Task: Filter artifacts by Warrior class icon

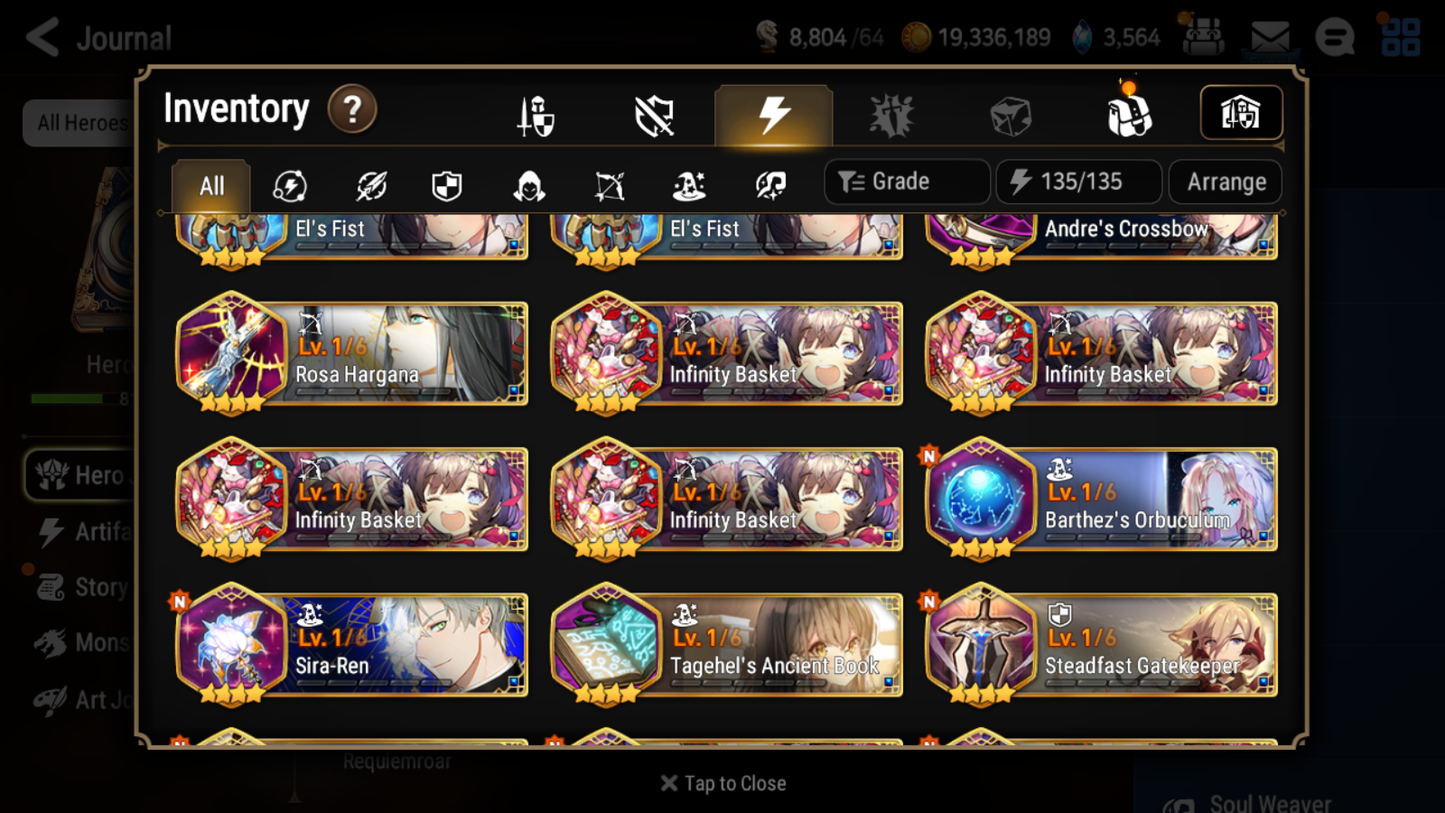Action: pyautogui.click(x=370, y=186)
